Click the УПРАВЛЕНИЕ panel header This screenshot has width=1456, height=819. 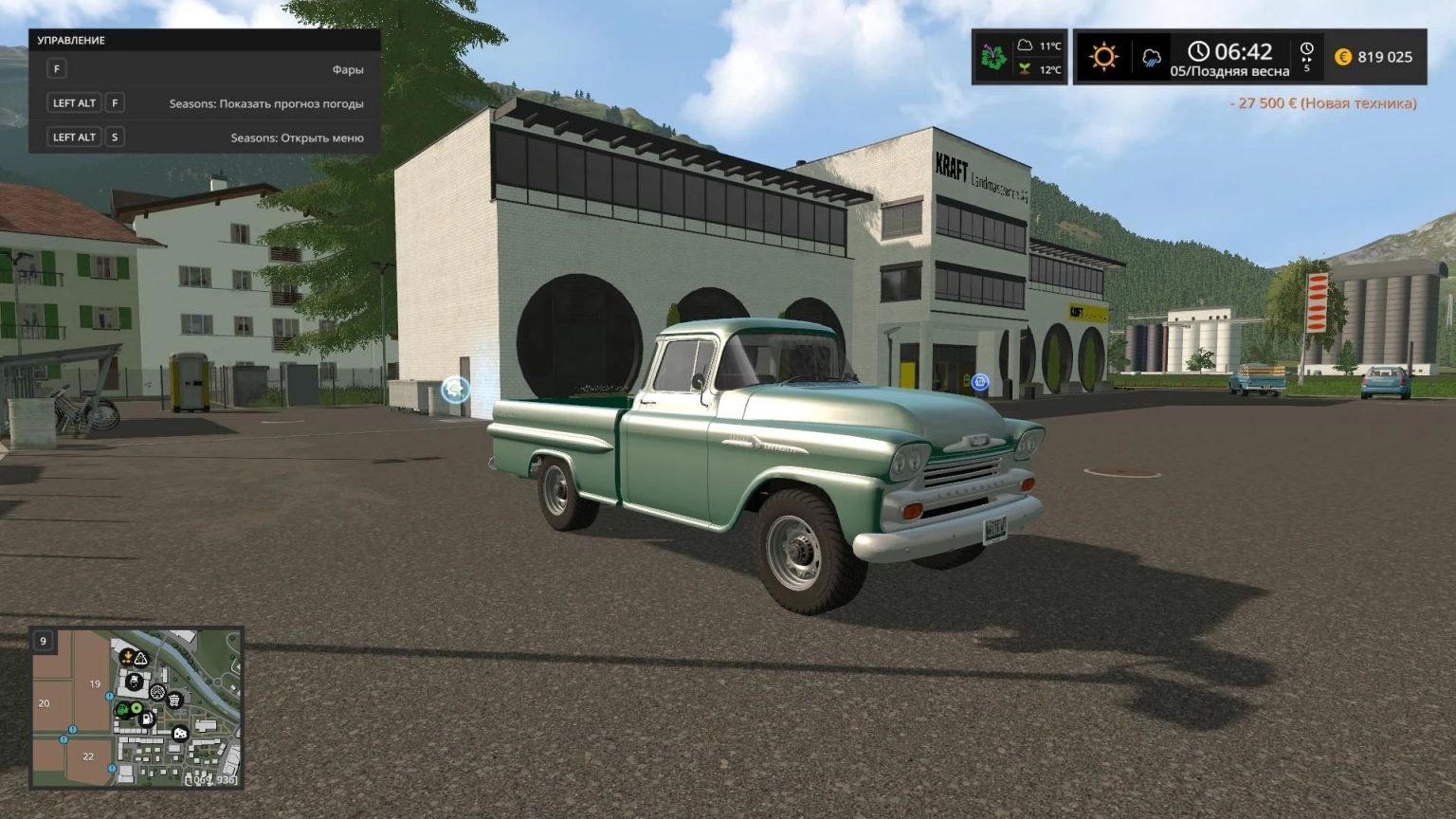(71, 40)
